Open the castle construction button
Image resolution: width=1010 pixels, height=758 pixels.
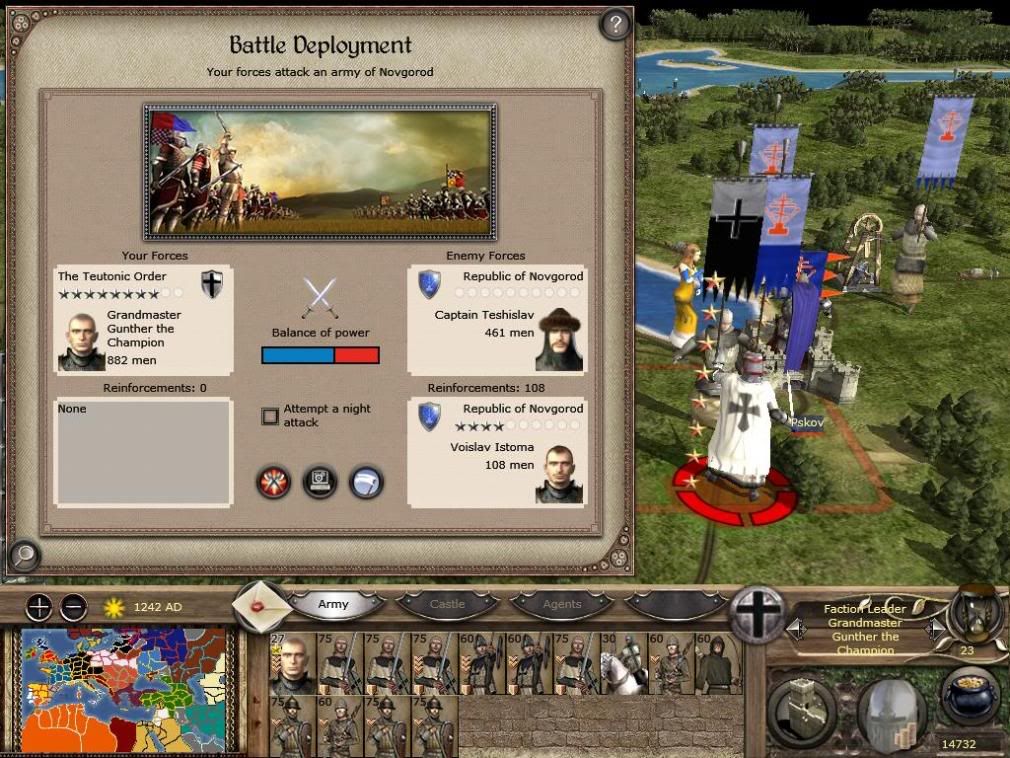pyautogui.click(x=801, y=712)
